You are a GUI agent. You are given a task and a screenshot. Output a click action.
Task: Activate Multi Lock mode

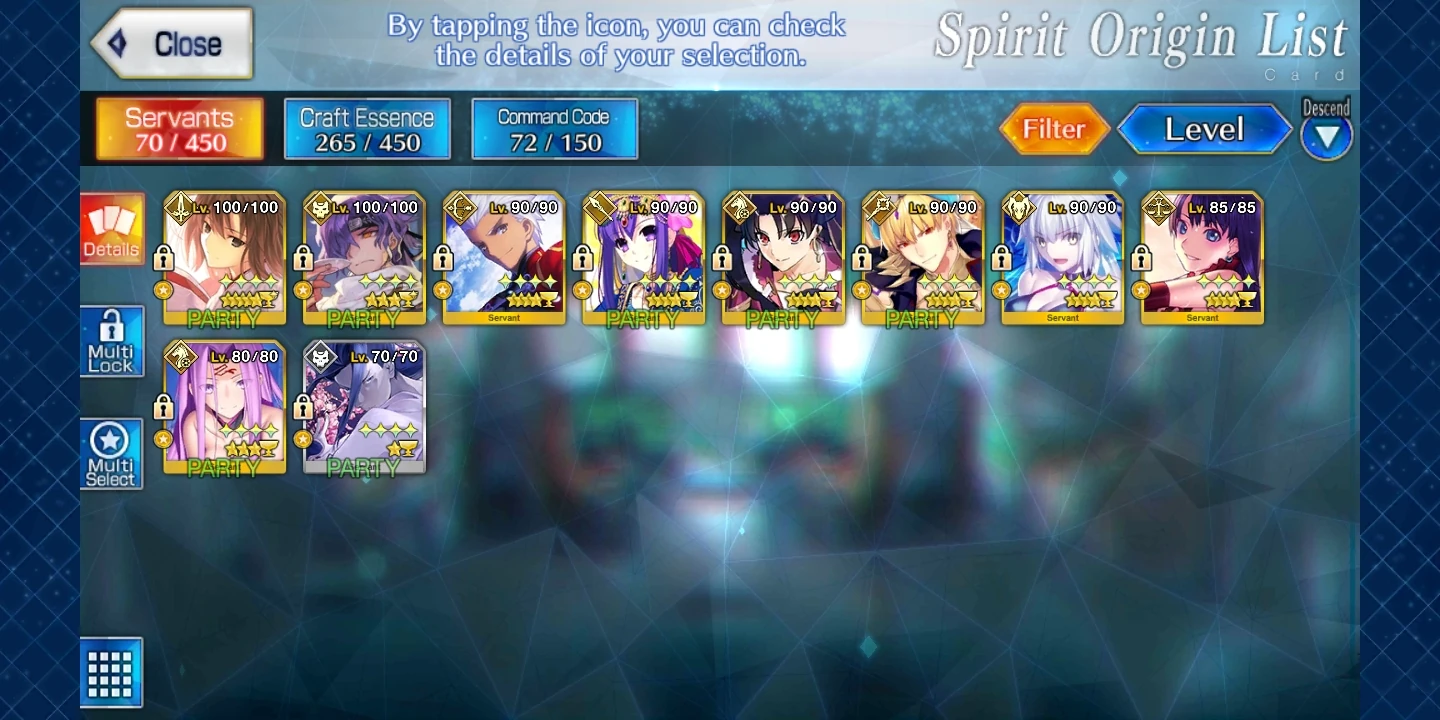pyautogui.click(x=112, y=341)
